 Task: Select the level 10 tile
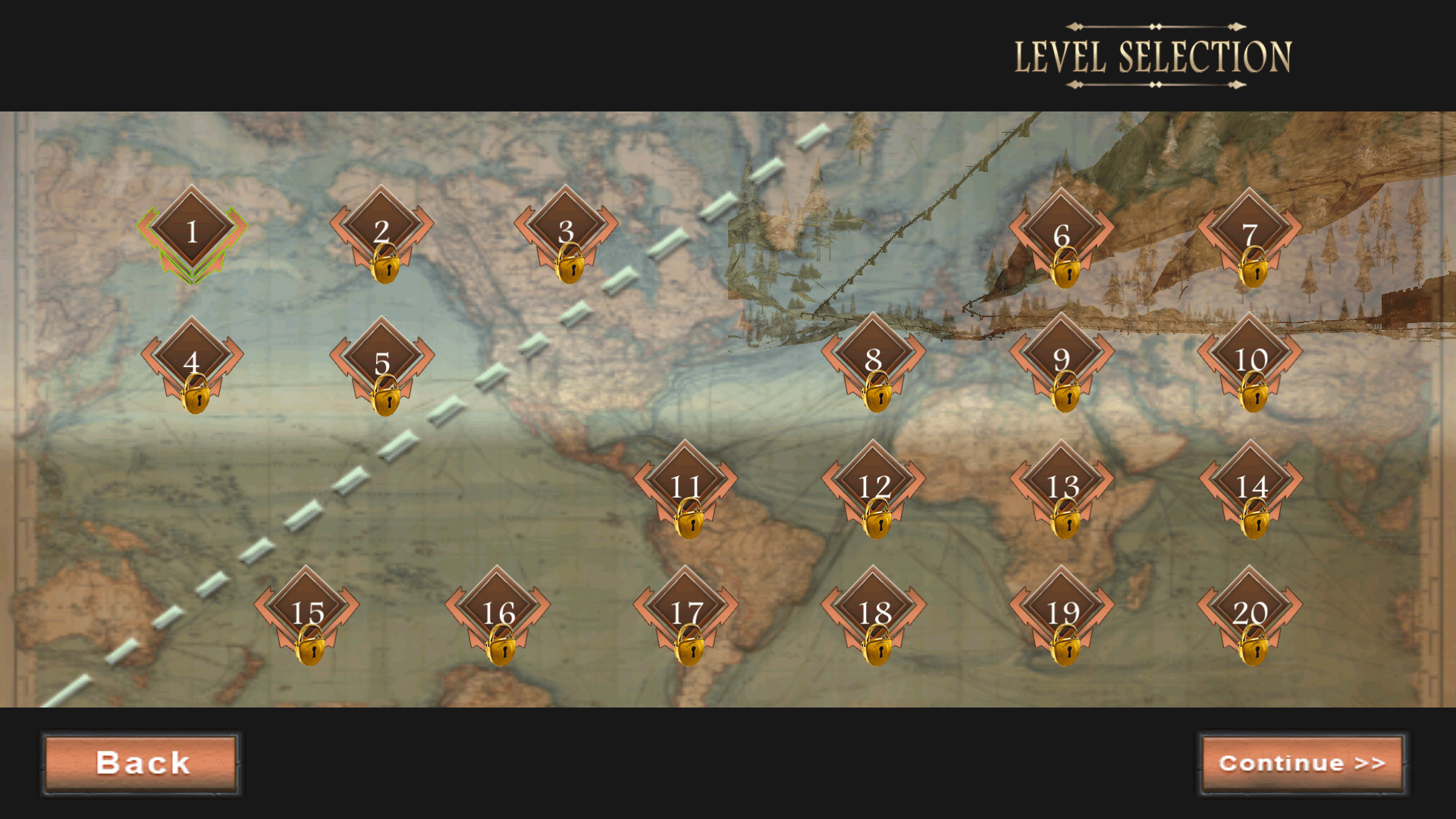[x=1250, y=359]
